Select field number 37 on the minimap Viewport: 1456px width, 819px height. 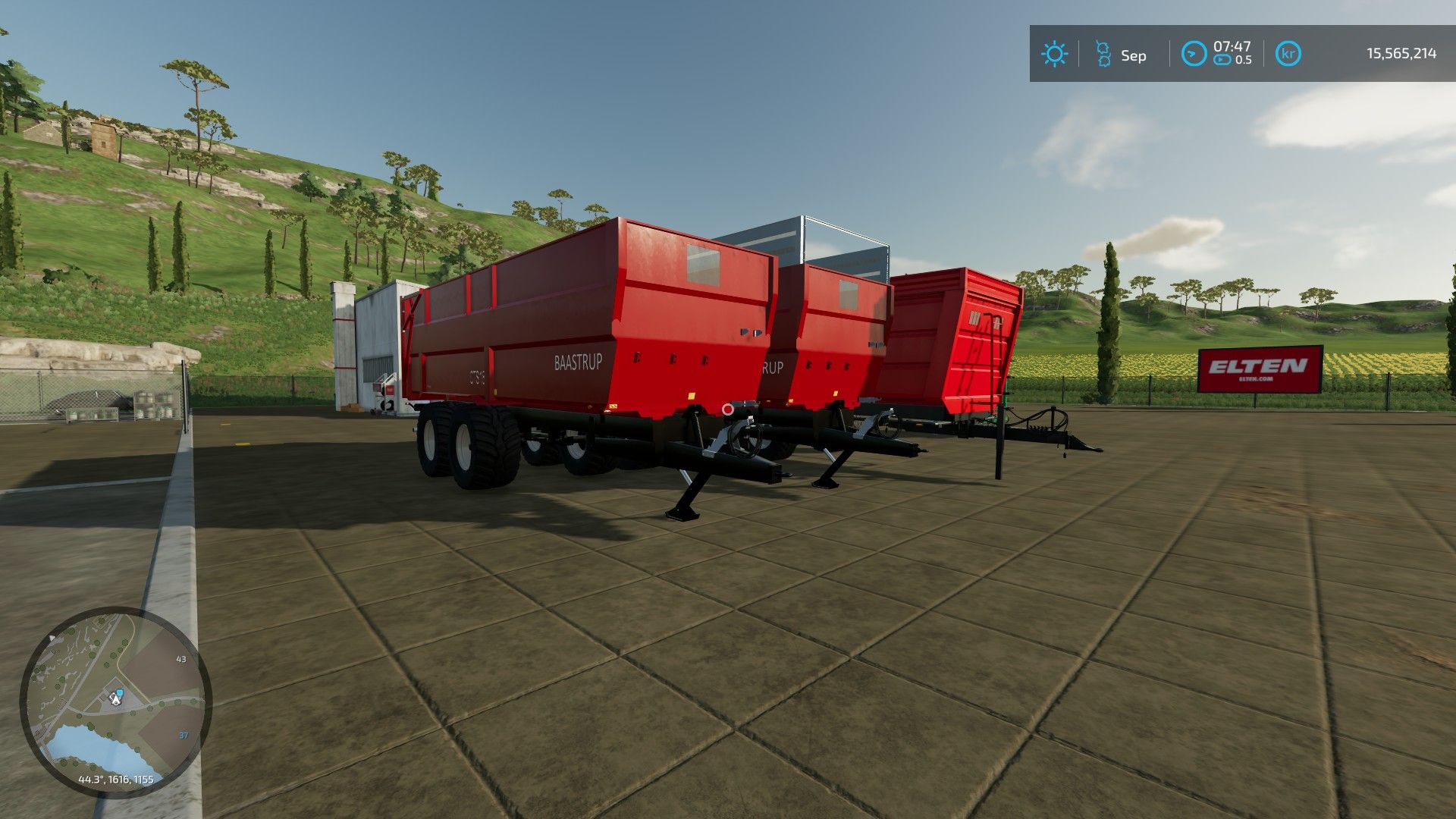(183, 735)
